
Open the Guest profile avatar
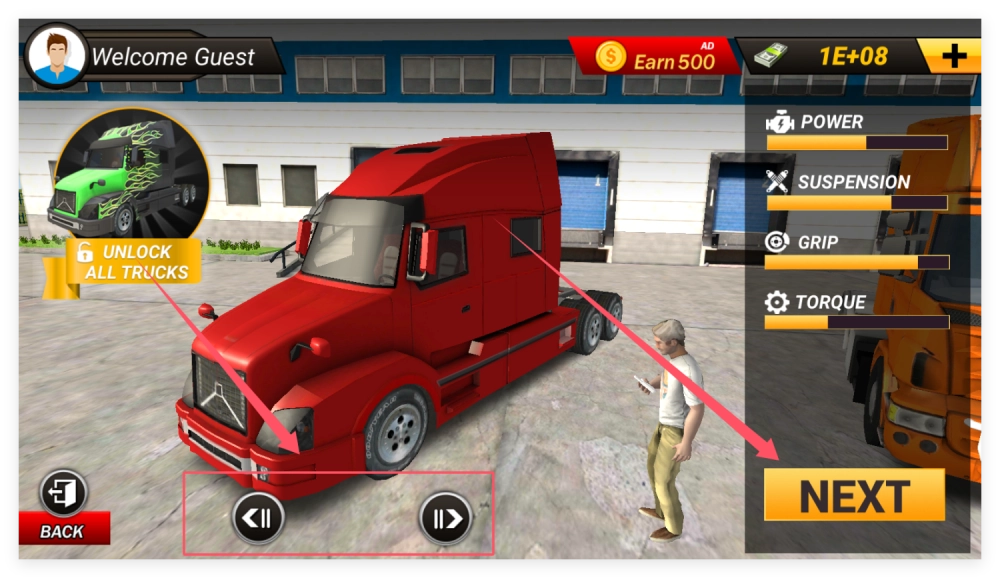55,56
